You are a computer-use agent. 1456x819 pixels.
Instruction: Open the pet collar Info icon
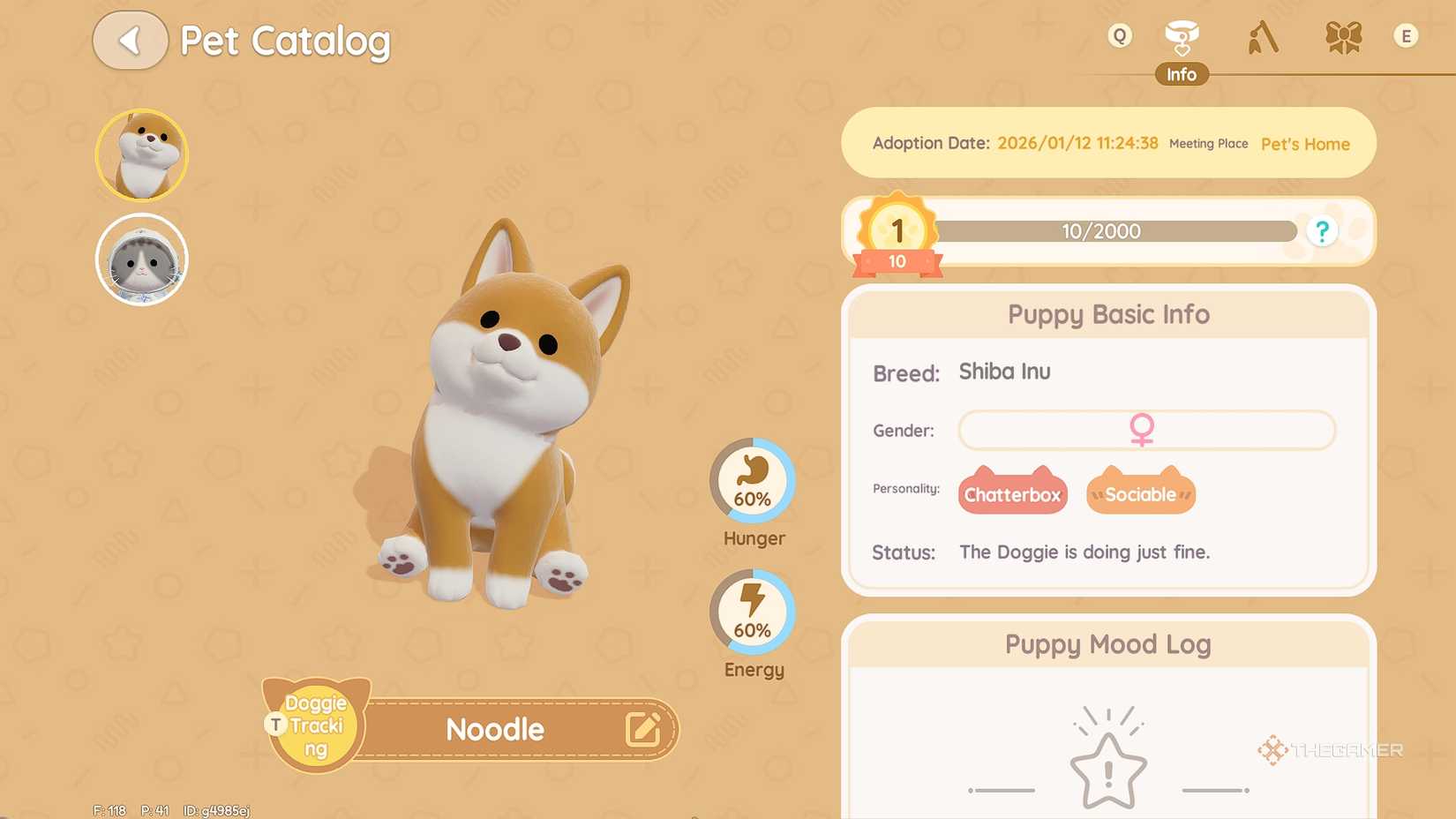click(1182, 35)
